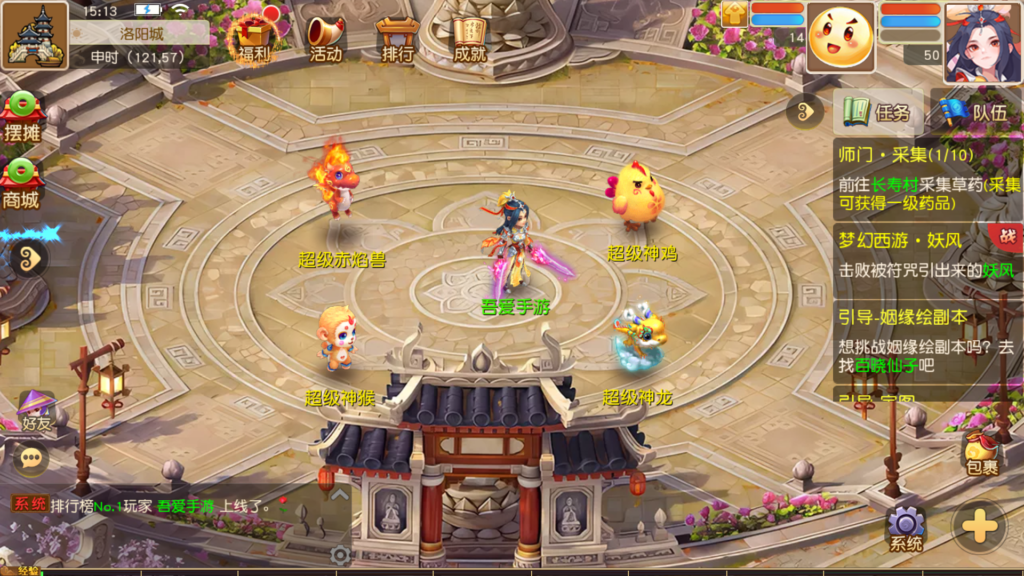This screenshot has width=1024, height=576.
Task: Open the 成就 achievements scroll
Action: point(469,39)
